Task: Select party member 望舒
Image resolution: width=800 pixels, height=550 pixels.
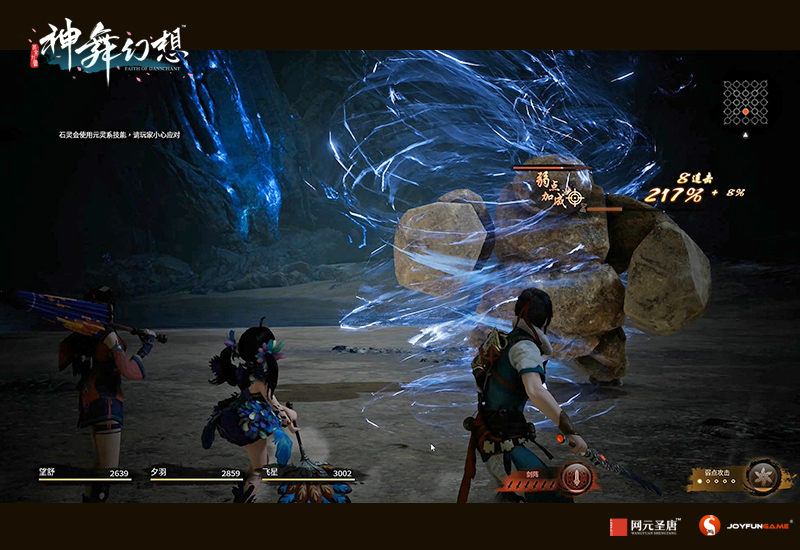Action: tap(91, 473)
